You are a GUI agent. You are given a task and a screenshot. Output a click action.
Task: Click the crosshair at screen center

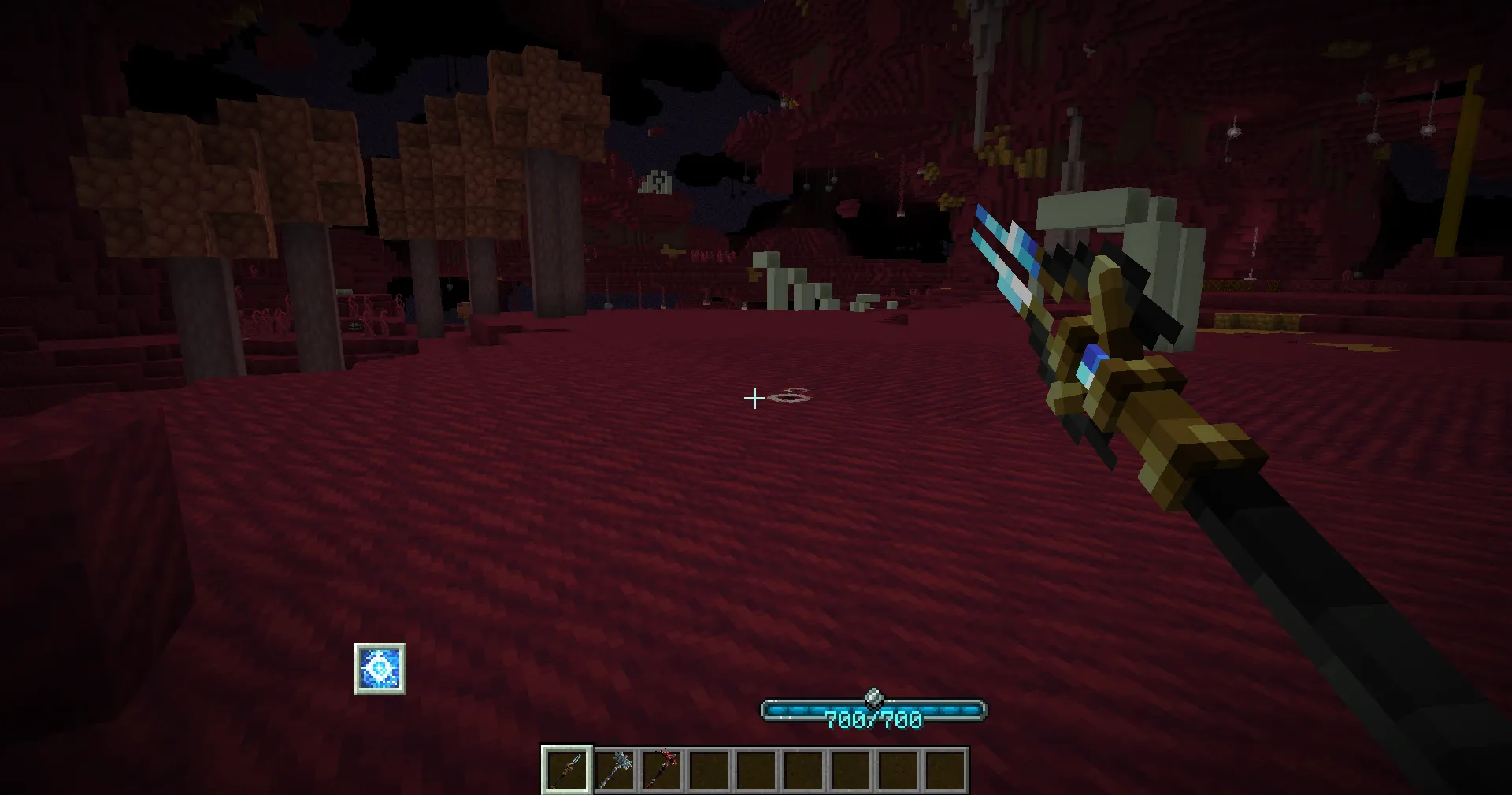(x=754, y=399)
